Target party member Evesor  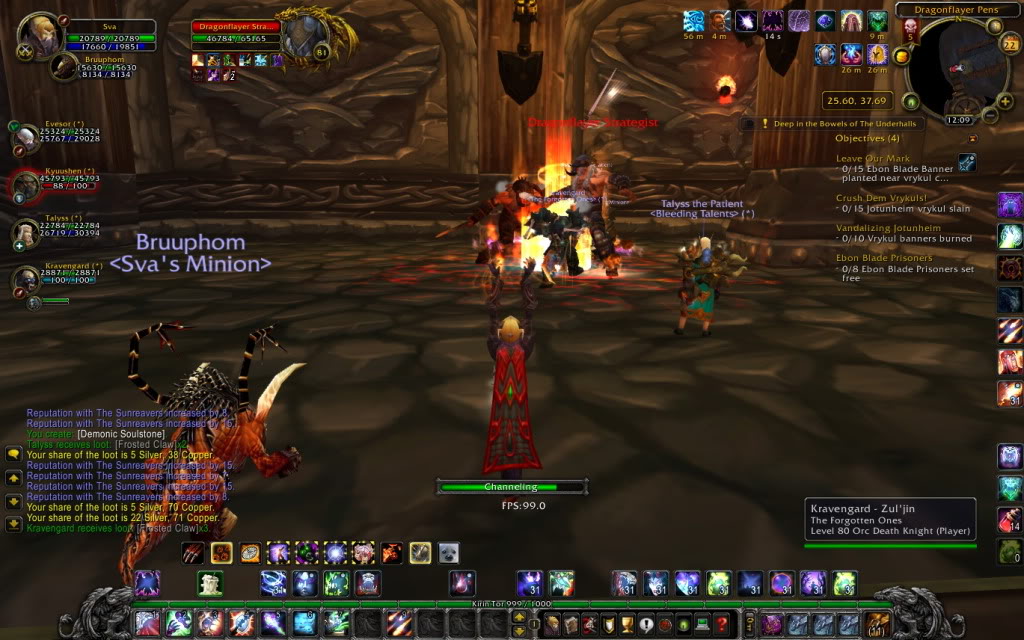26,138
